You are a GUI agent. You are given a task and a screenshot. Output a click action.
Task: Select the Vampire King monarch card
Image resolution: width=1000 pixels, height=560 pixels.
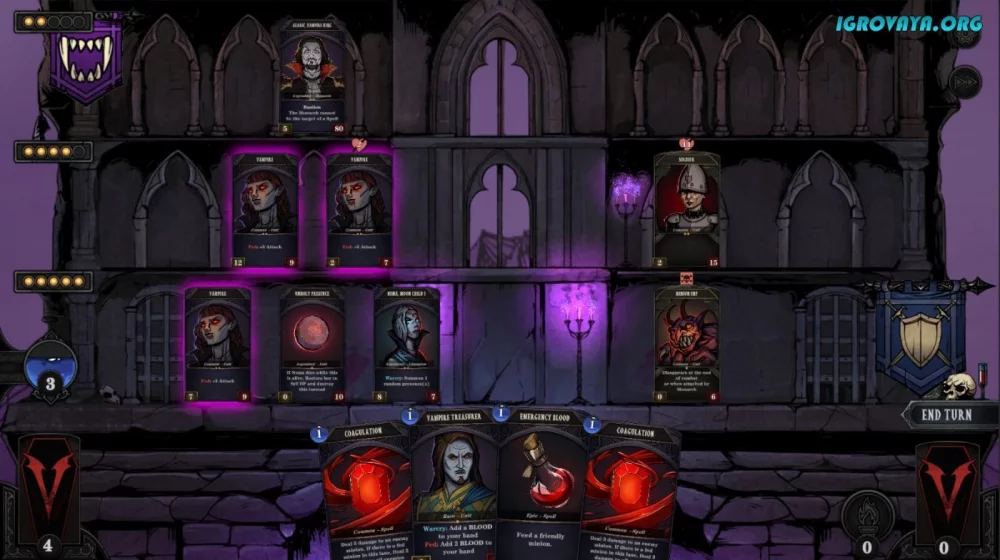coord(312,76)
